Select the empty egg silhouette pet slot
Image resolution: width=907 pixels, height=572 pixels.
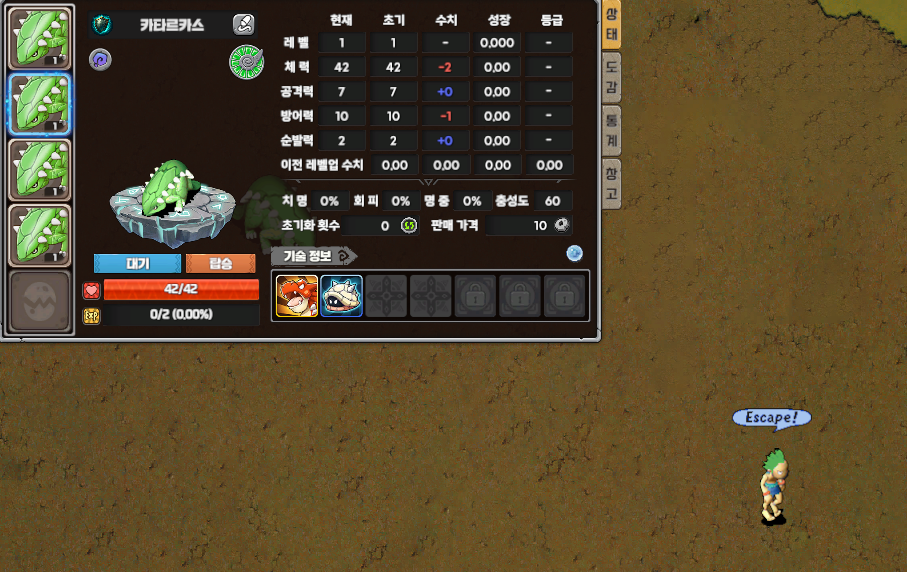[x=40, y=301]
